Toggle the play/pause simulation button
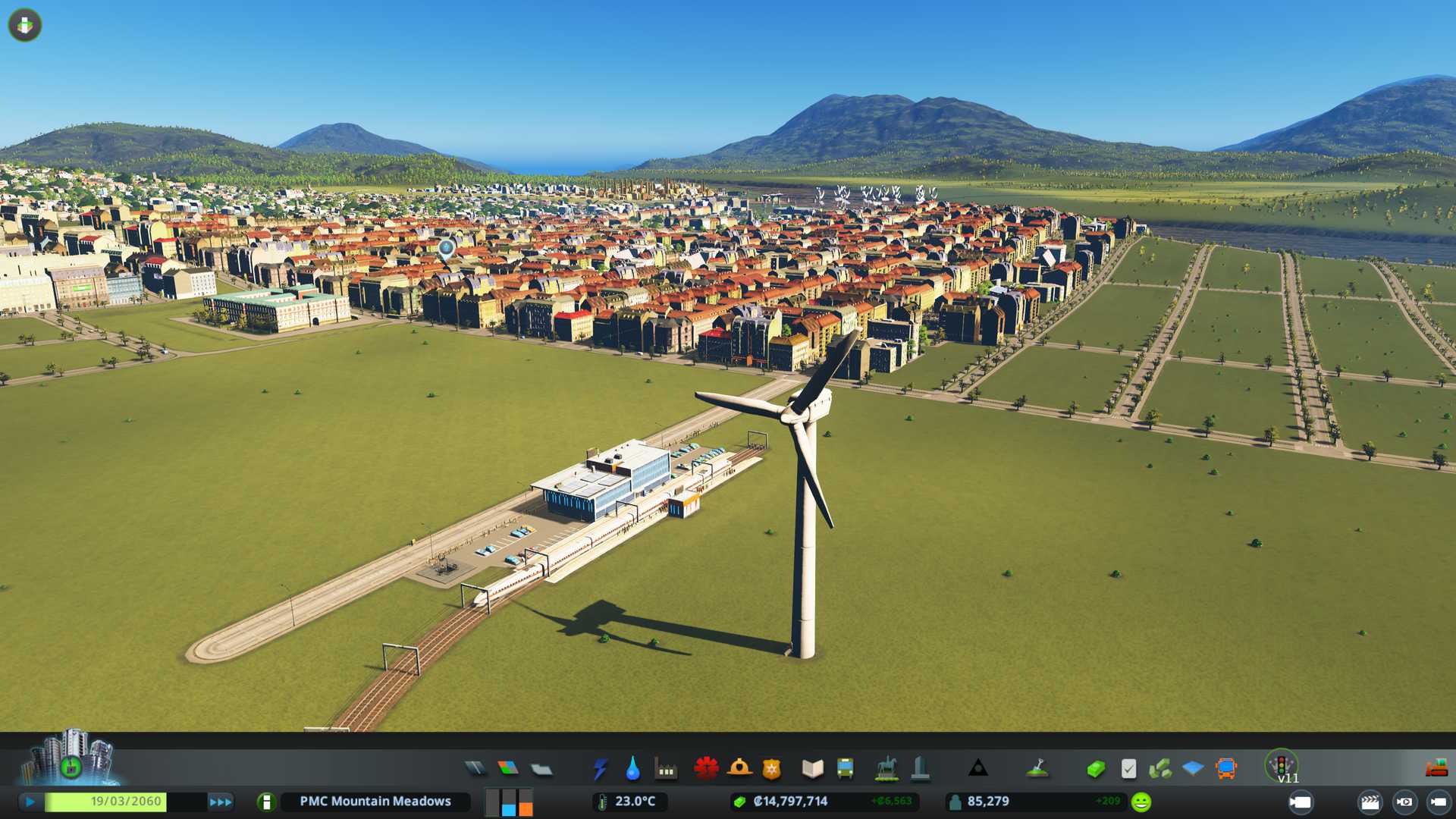Viewport: 1456px width, 819px height. coord(30,802)
